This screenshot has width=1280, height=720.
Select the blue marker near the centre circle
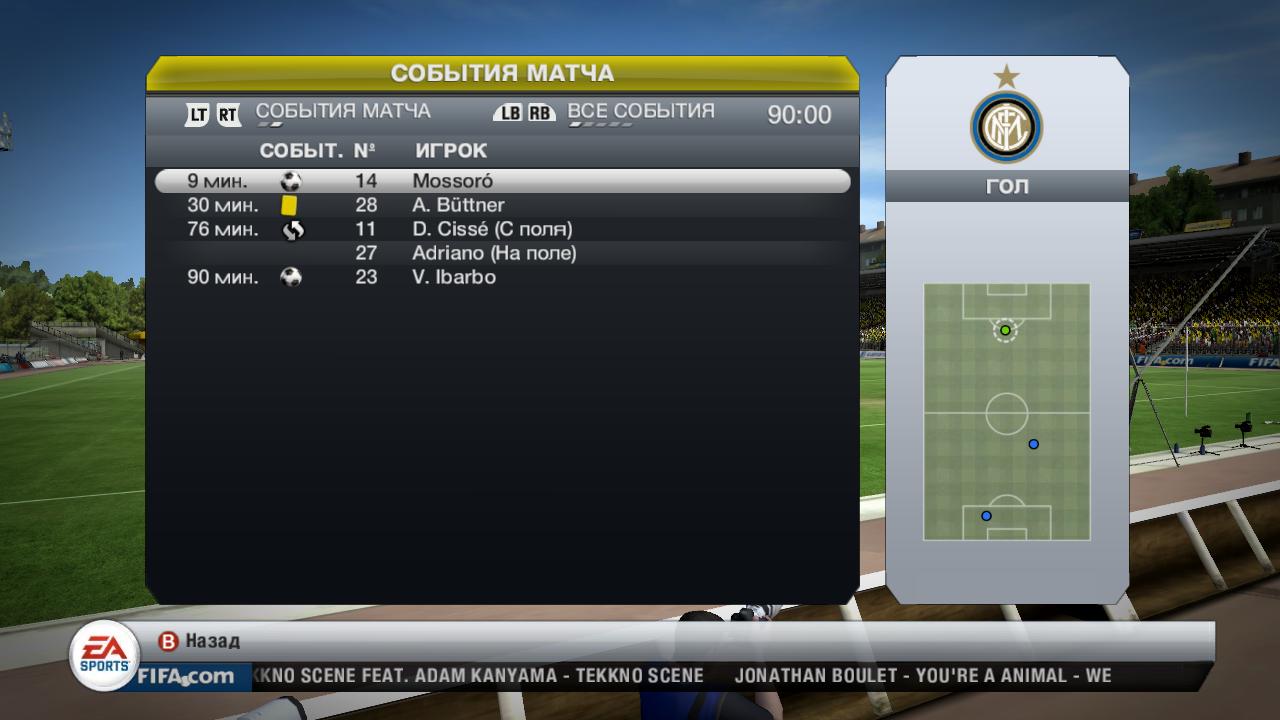click(1034, 444)
